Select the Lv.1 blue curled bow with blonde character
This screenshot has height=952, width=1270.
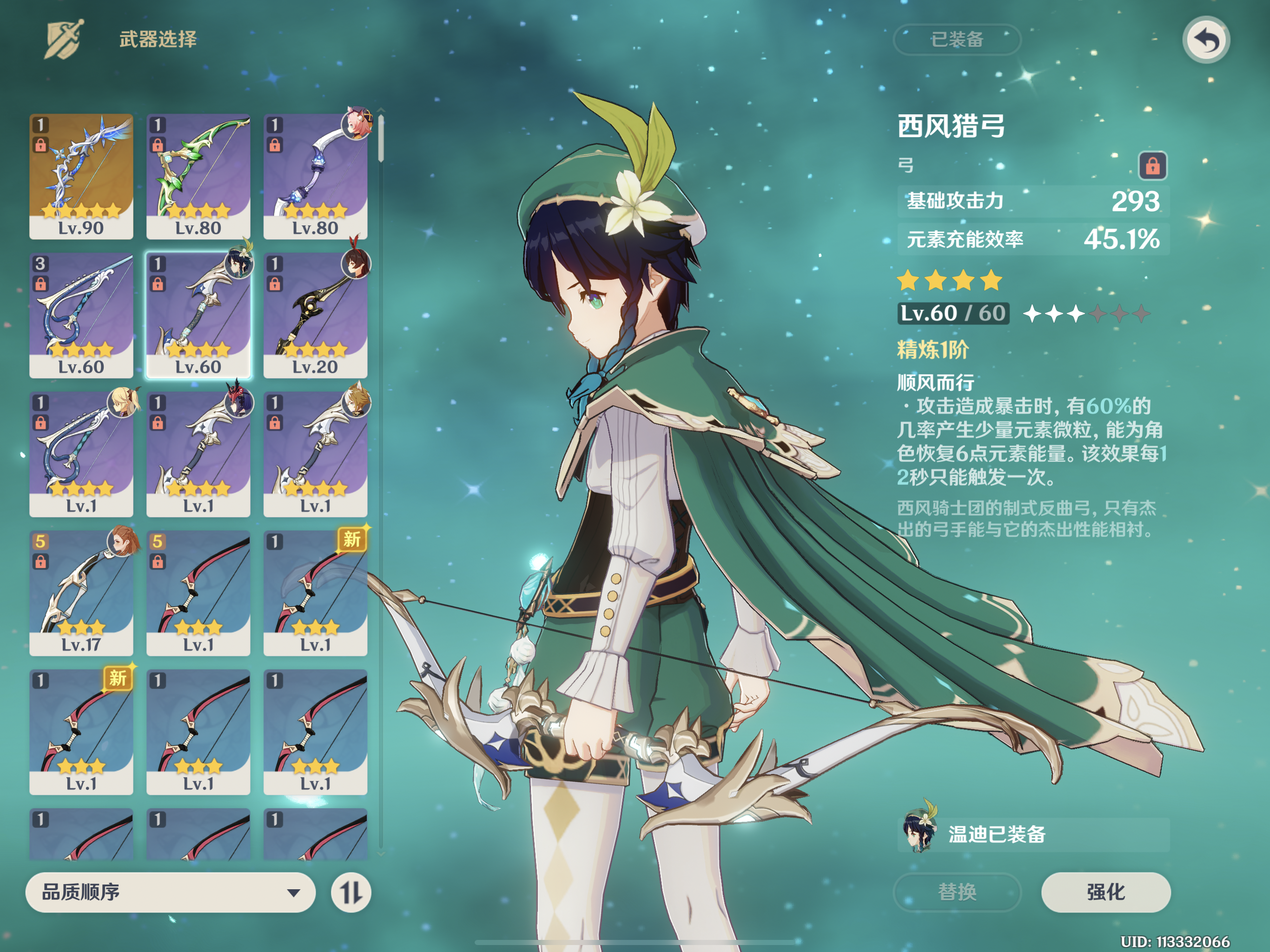point(81,454)
